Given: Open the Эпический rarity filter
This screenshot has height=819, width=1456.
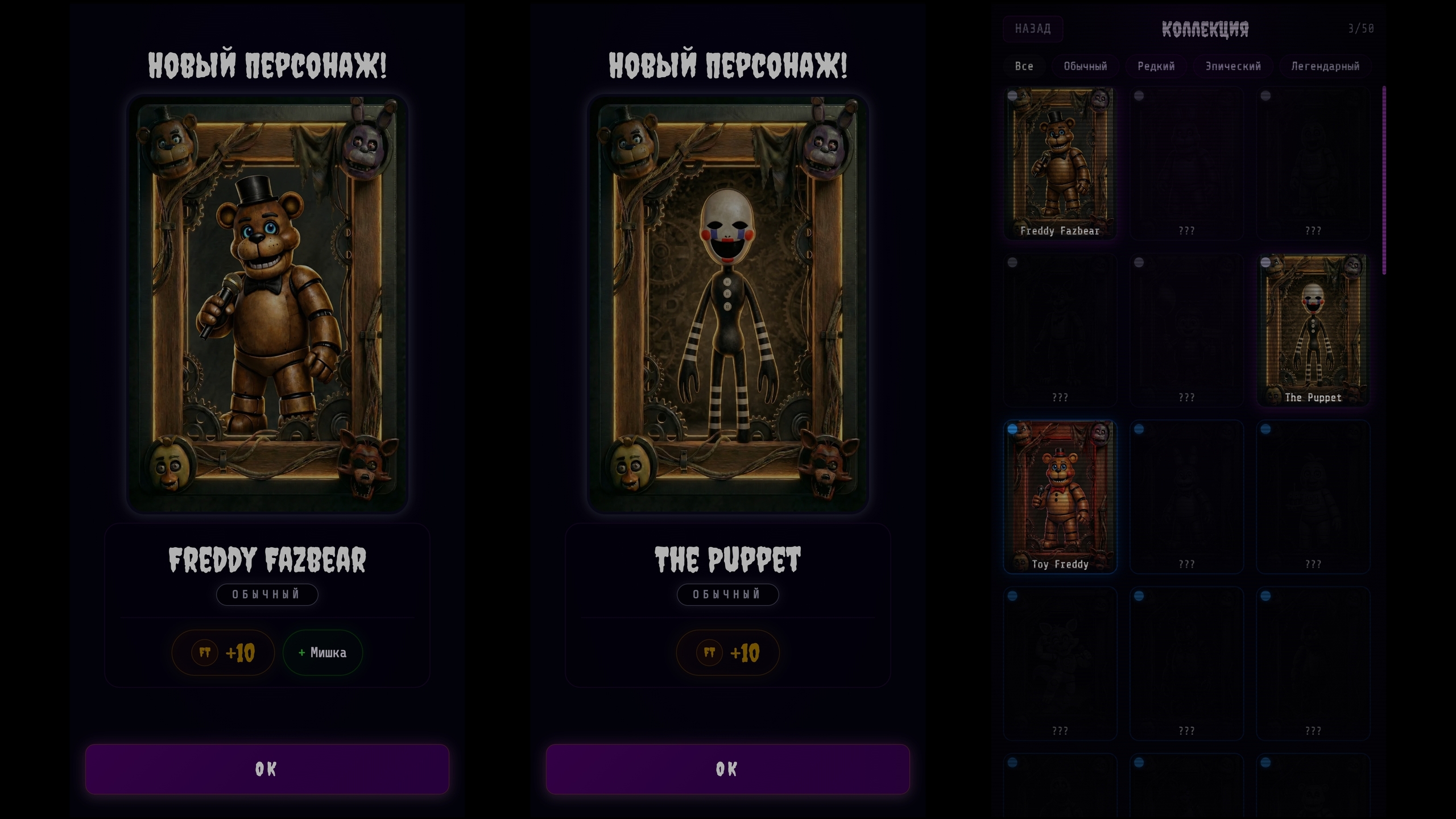Looking at the screenshot, I should coord(1233,66).
